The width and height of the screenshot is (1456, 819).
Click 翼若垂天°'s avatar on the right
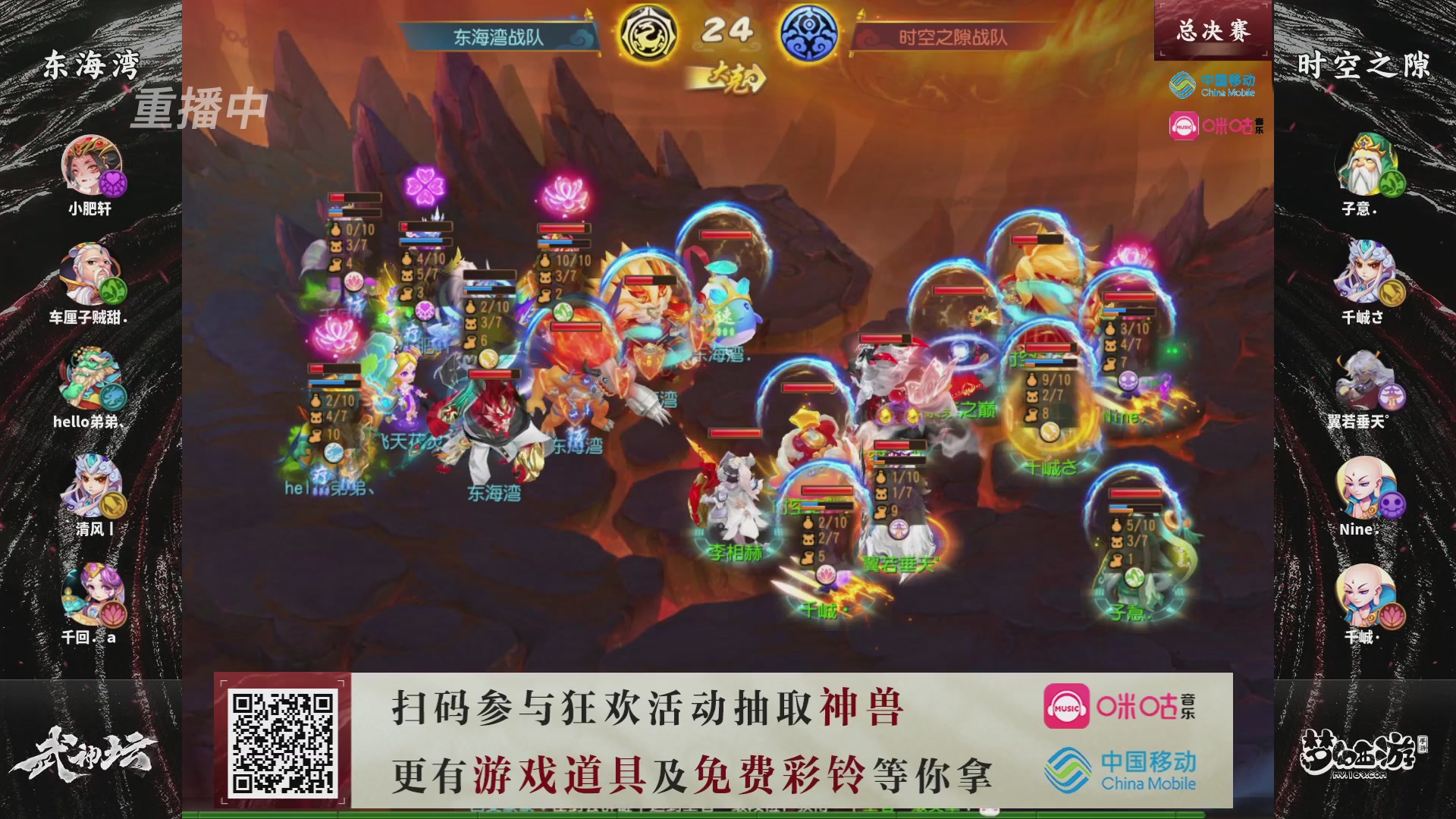click(x=1367, y=378)
